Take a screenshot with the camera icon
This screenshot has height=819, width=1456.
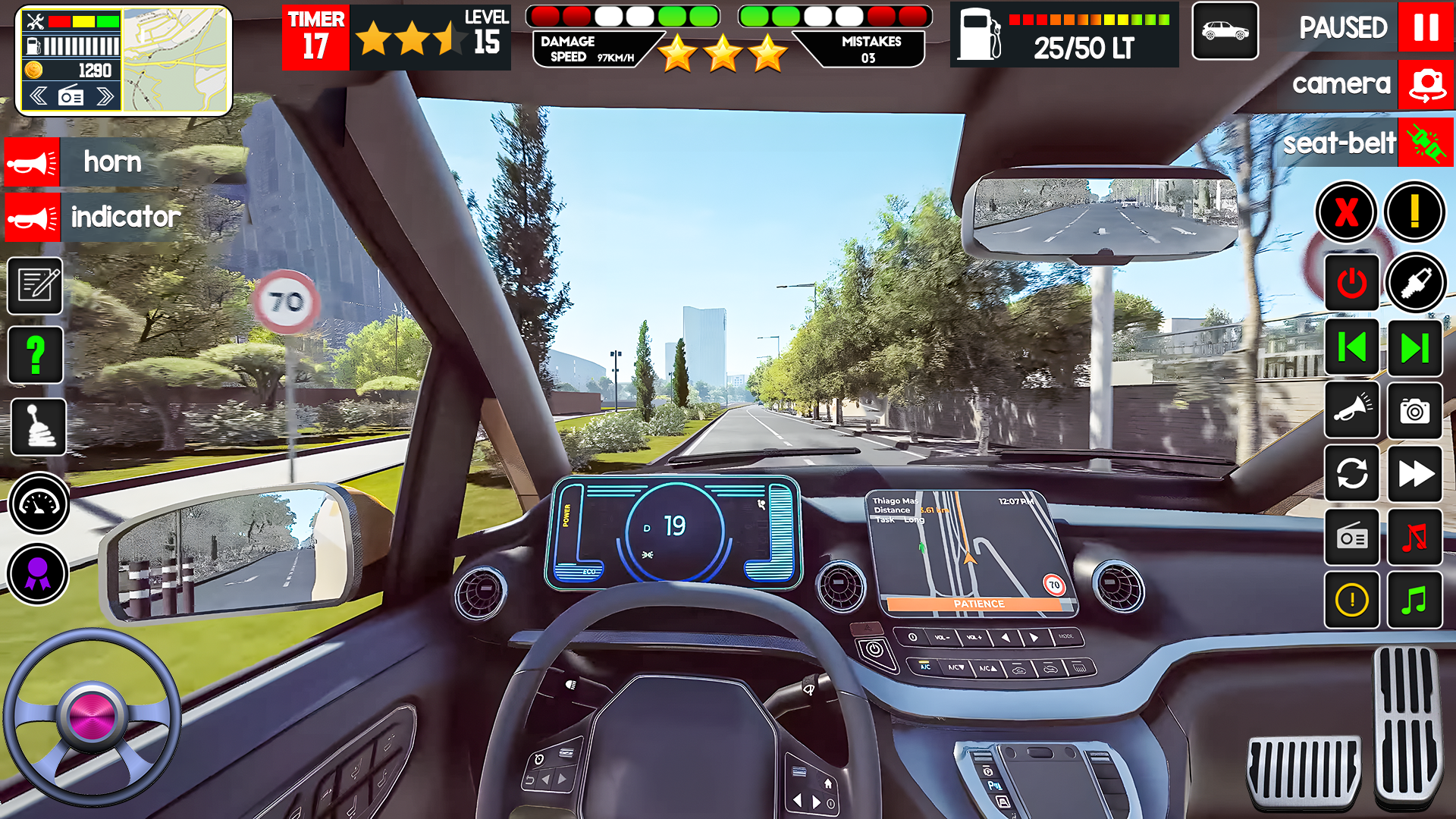pos(1414,412)
